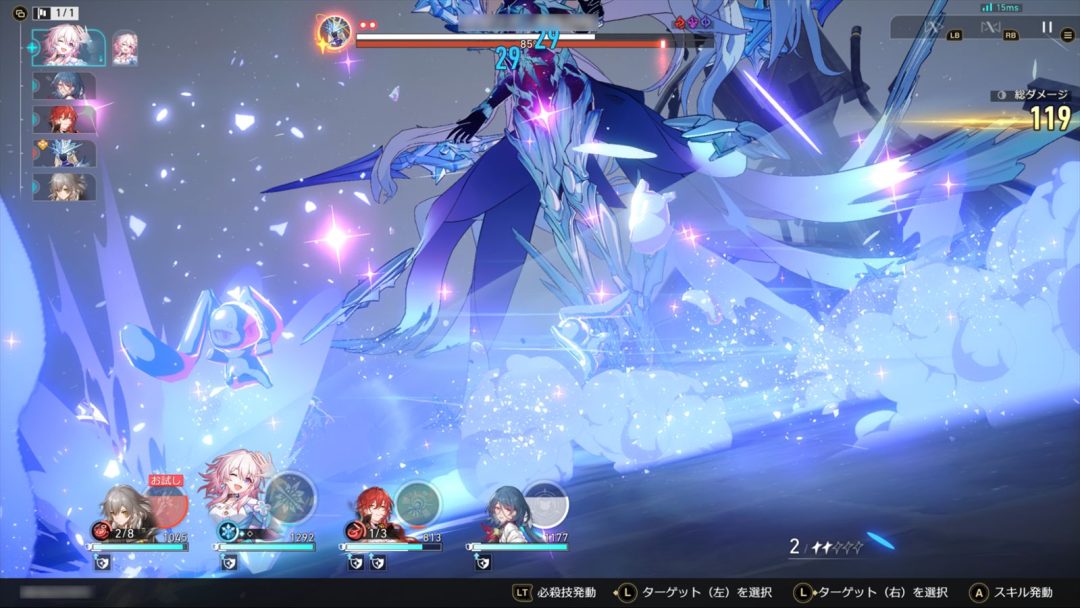This screenshot has width=1080, height=608.
Task: Open the turn-order view toggle icon
Action: 19,13
